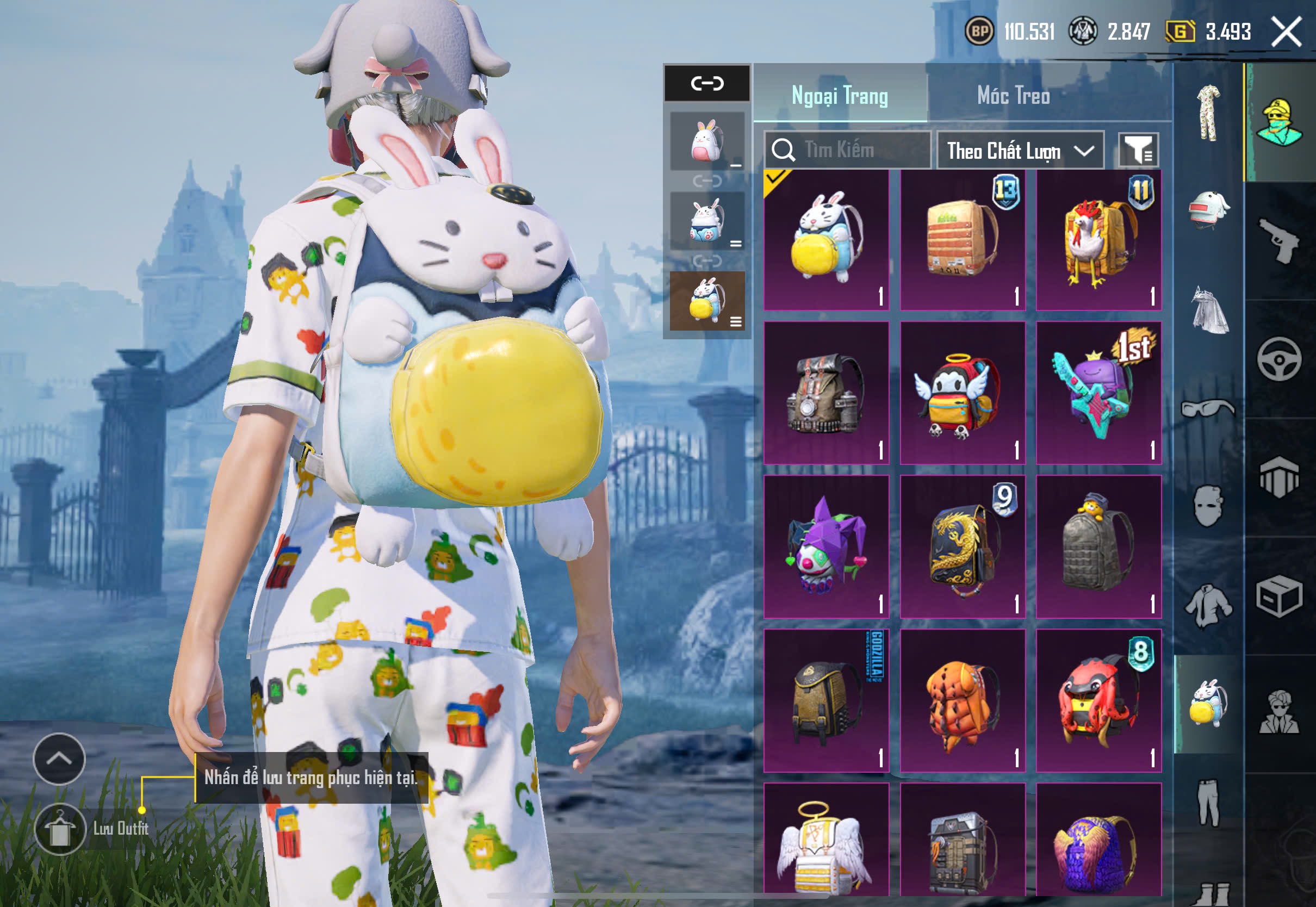Expand the round up-arrow button
Viewport: 1316px width, 907px height.
click(59, 759)
